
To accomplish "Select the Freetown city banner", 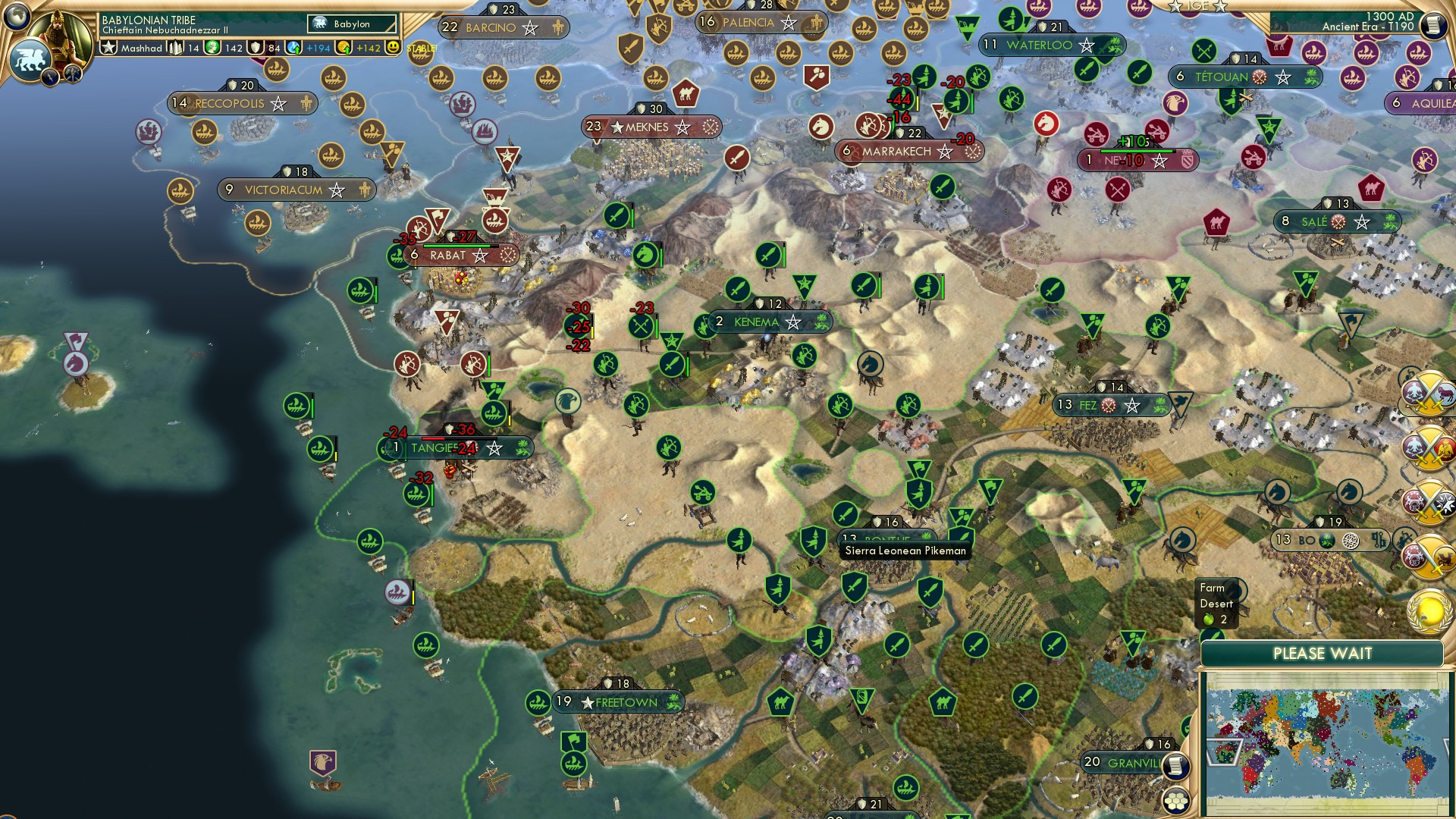I will (x=620, y=702).
